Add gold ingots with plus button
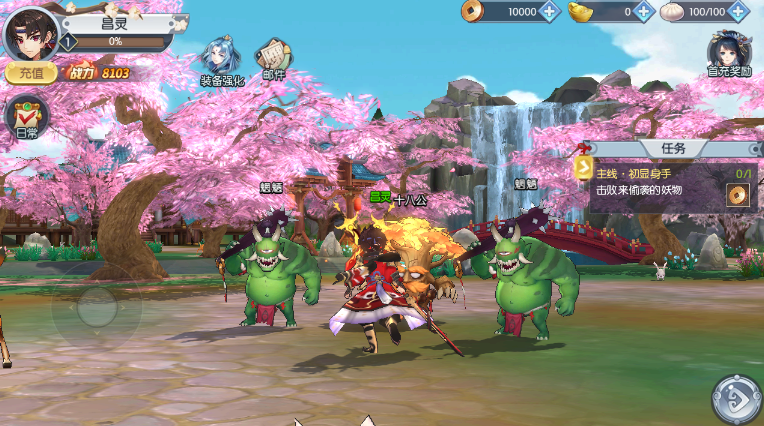 (x=644, y=12)
